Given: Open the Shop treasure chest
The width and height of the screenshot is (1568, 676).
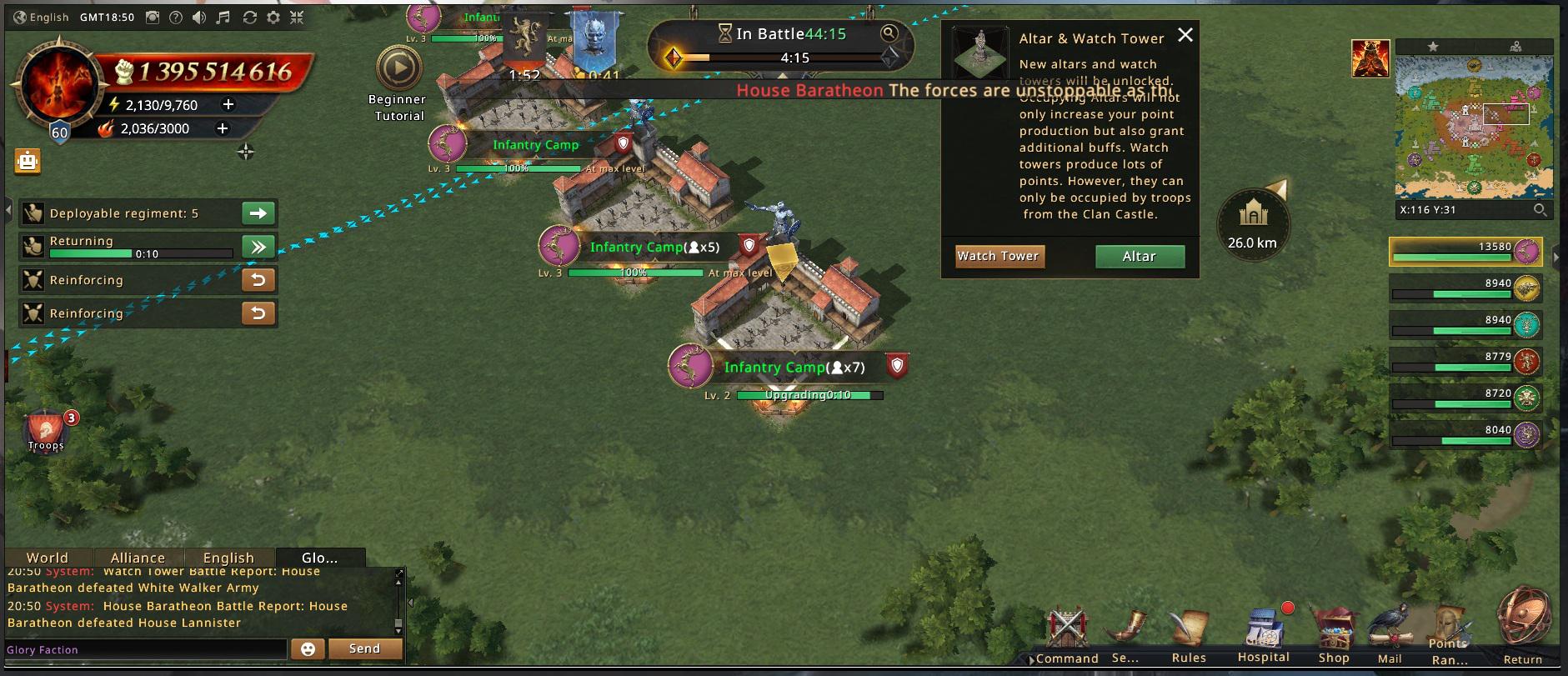Looking at the screenshot, I should 1334,632.
